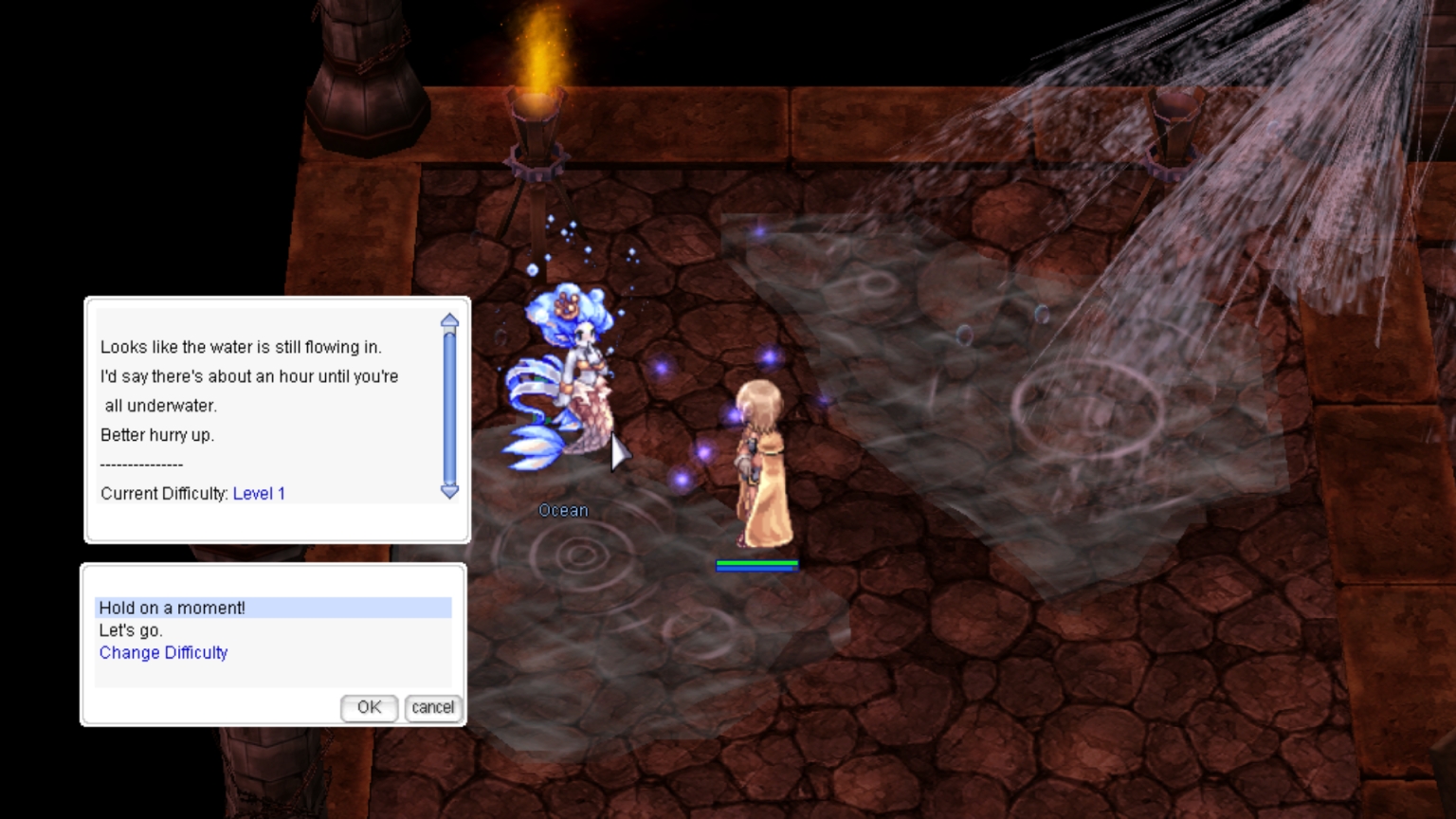Click the dialogue scrollbar's up arrow
This screenshot has width=1456, height=819.
click(450, 321)
